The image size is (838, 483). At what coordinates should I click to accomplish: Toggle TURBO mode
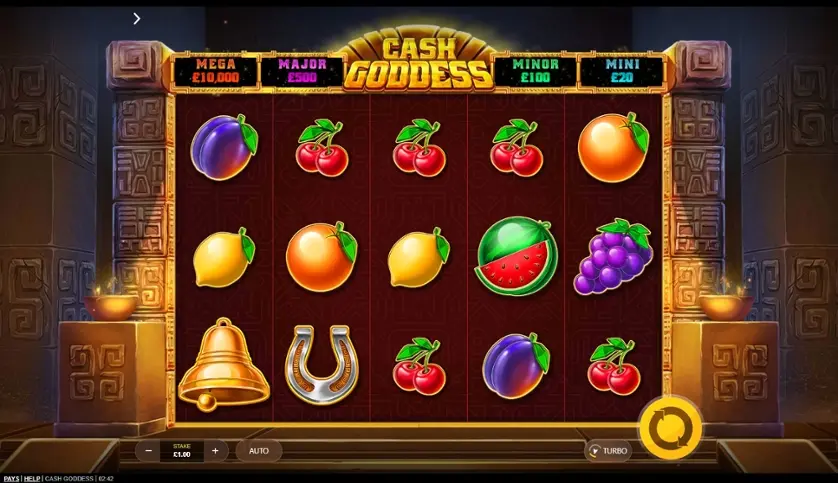(x=608, y=451)
